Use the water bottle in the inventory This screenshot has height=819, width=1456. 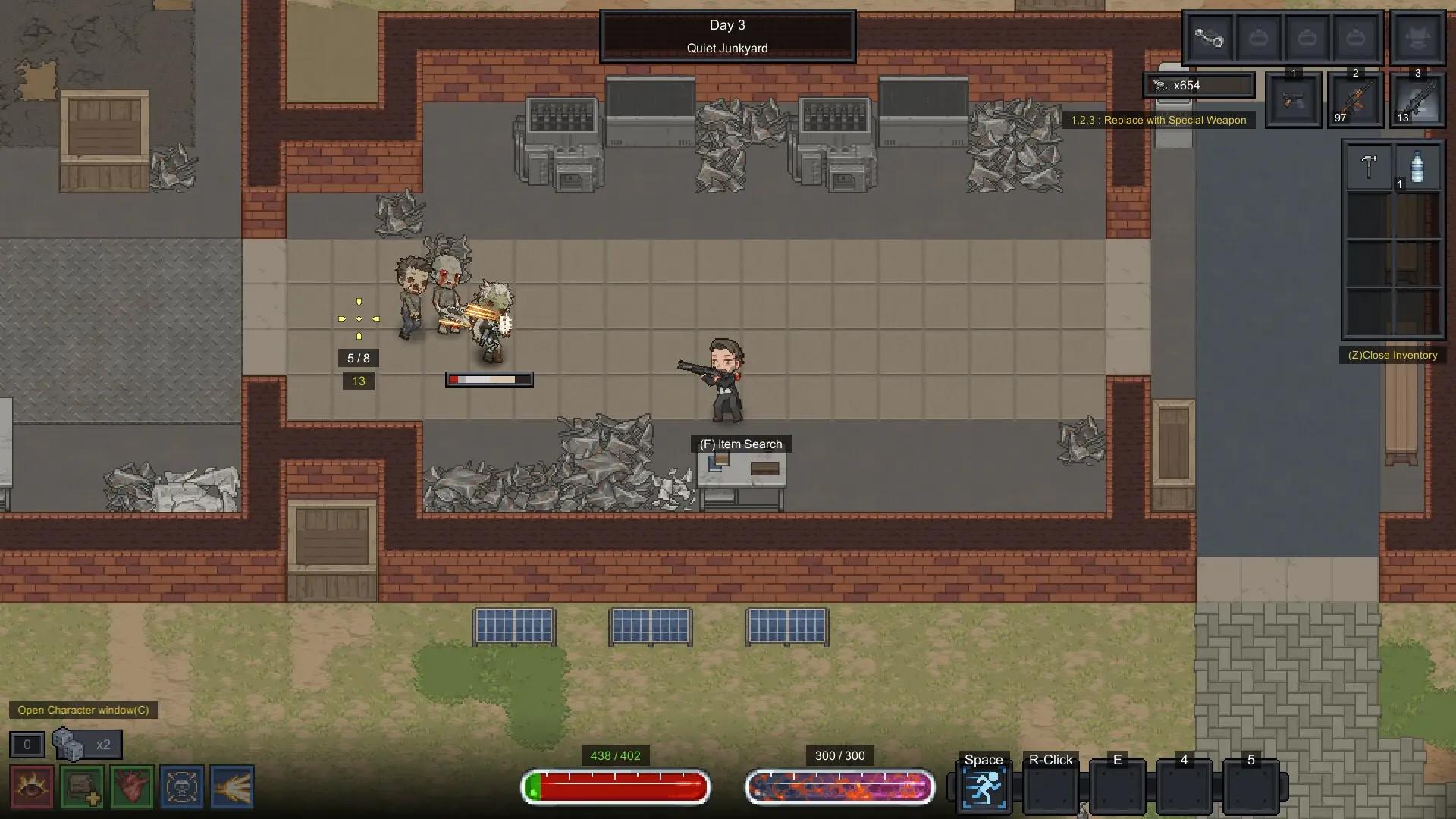(1417, 166)
